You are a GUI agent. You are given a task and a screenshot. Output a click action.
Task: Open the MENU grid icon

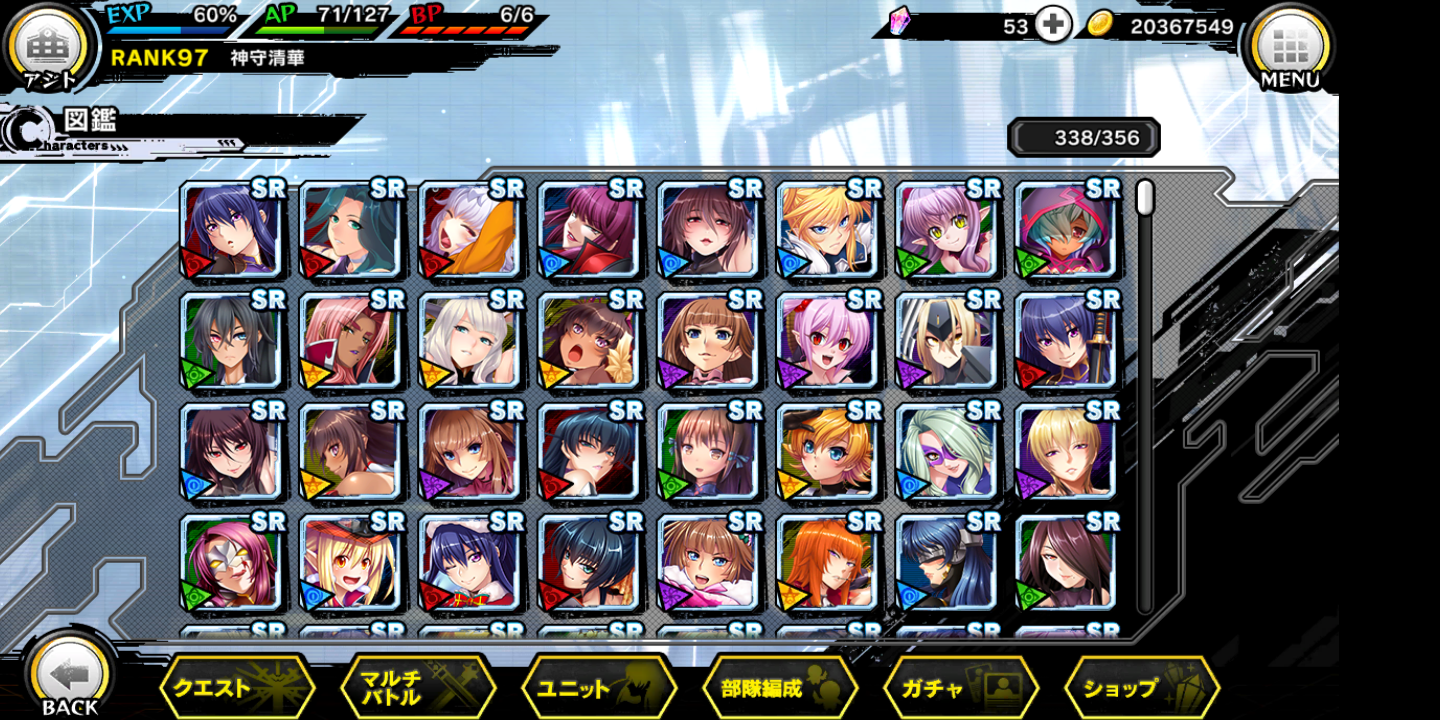click(1289, 45)
